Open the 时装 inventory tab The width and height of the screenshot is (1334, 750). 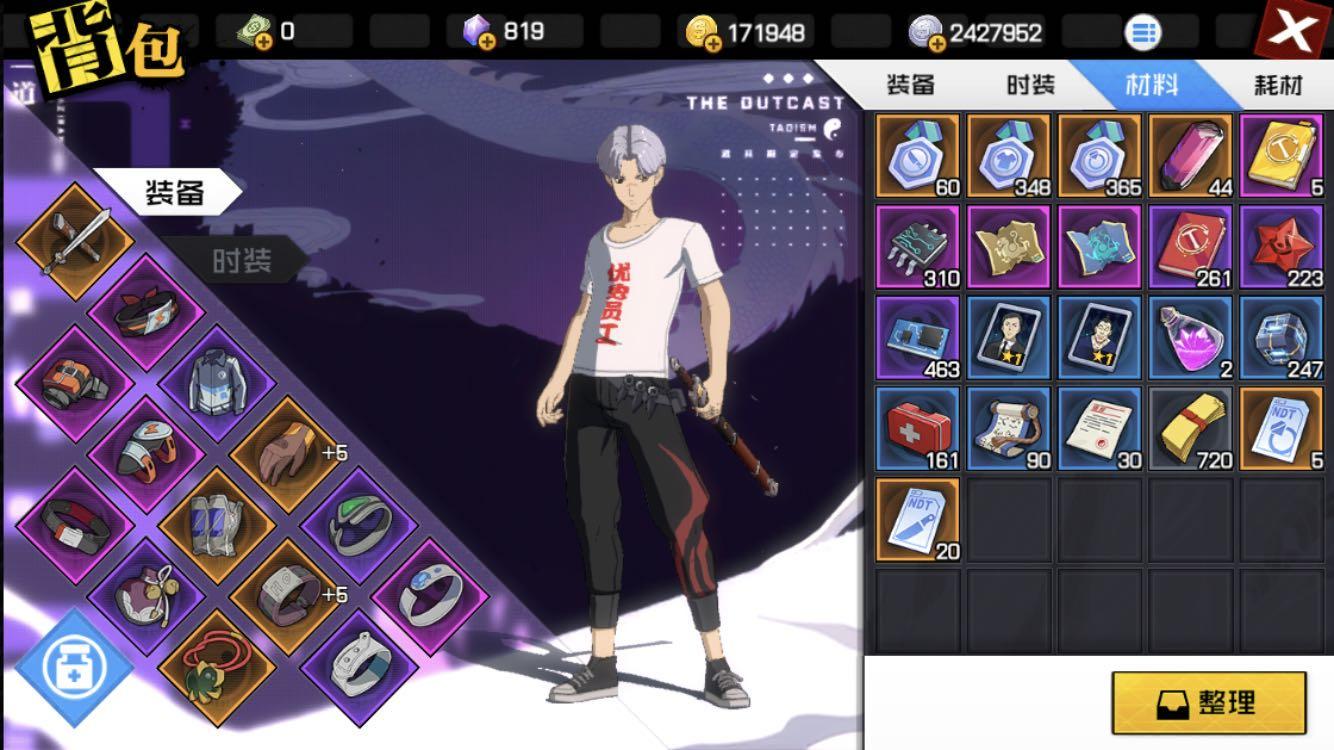[x=1030, y=85]
